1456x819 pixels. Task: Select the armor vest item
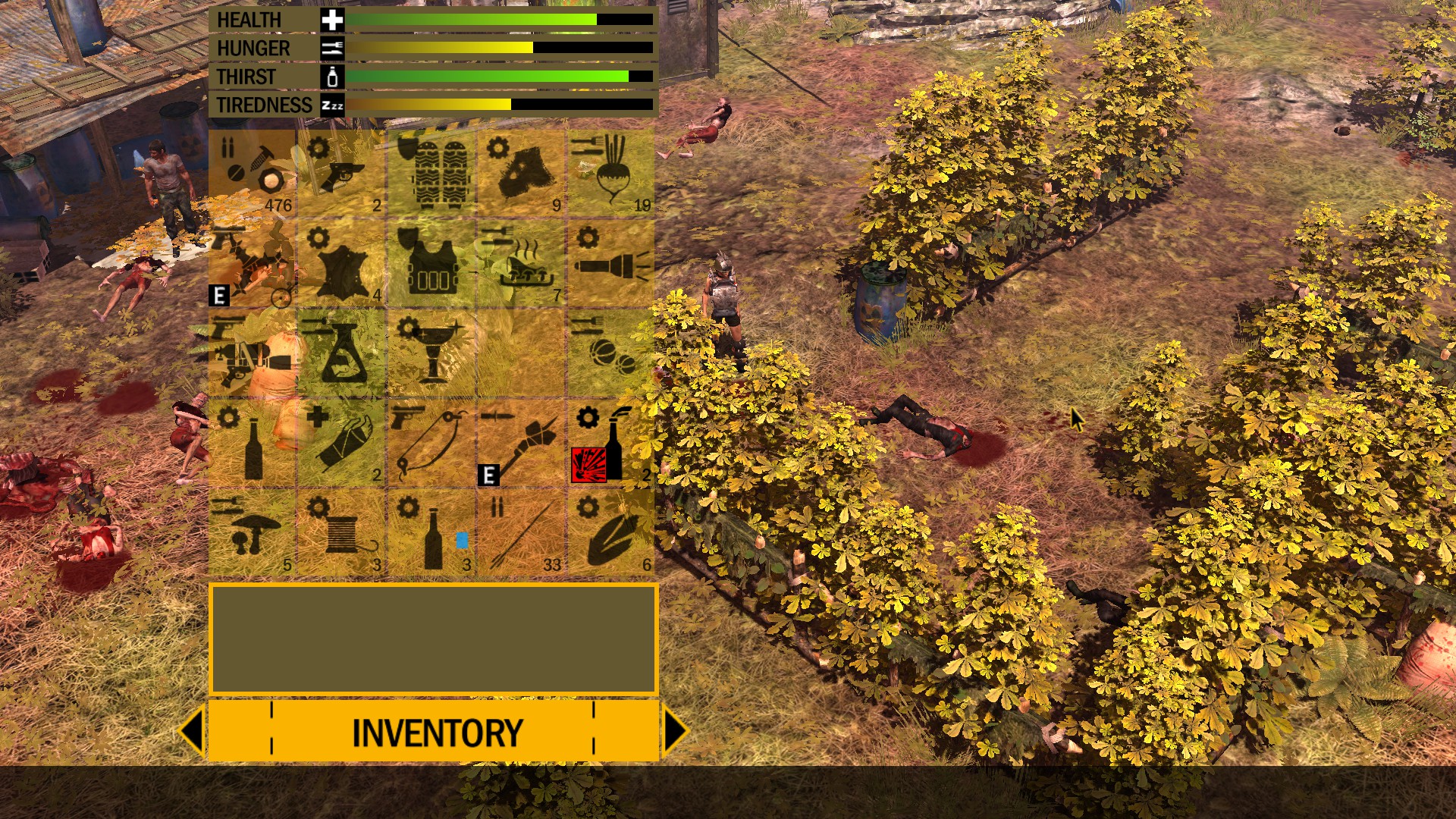click(x=431, y=264)
